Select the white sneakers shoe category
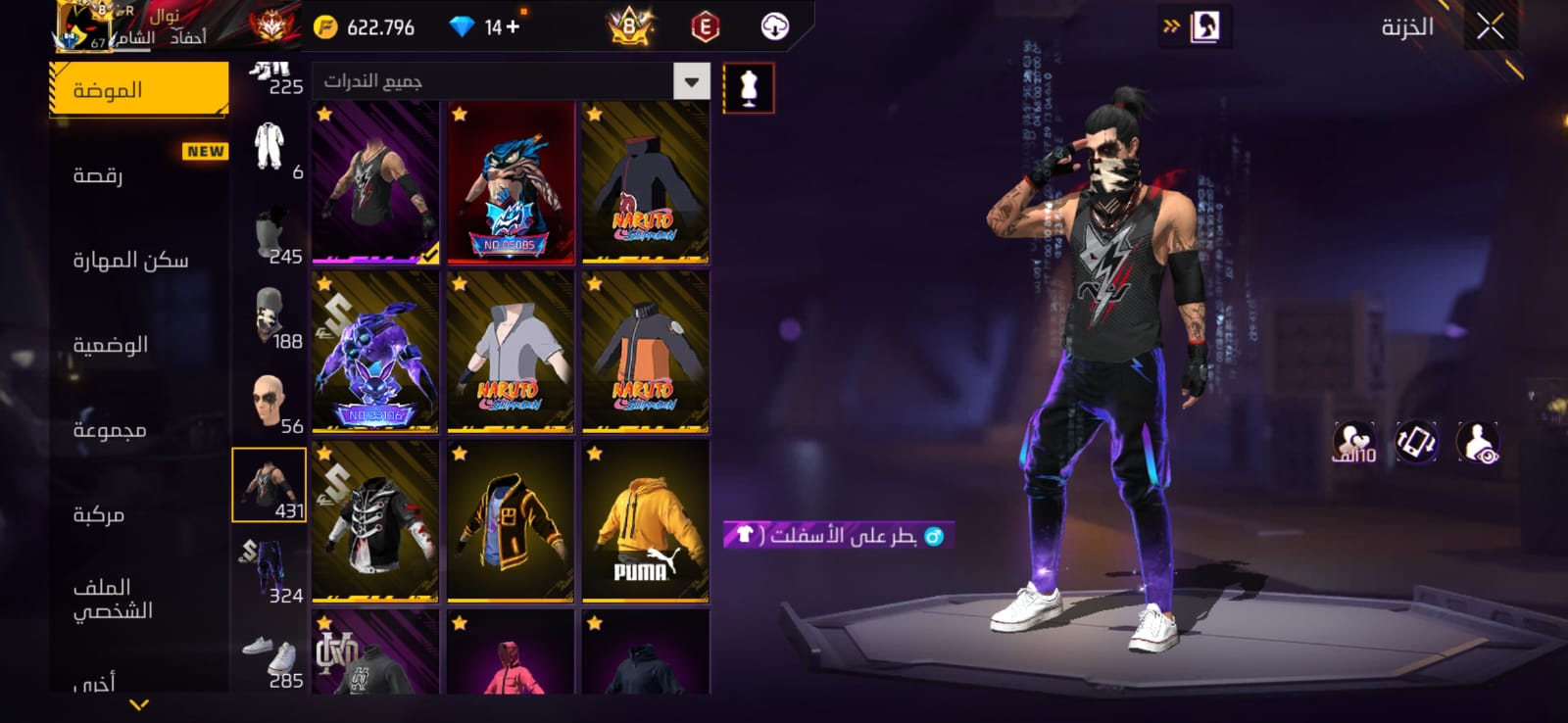1568x723 pixels. click(269, 655)
